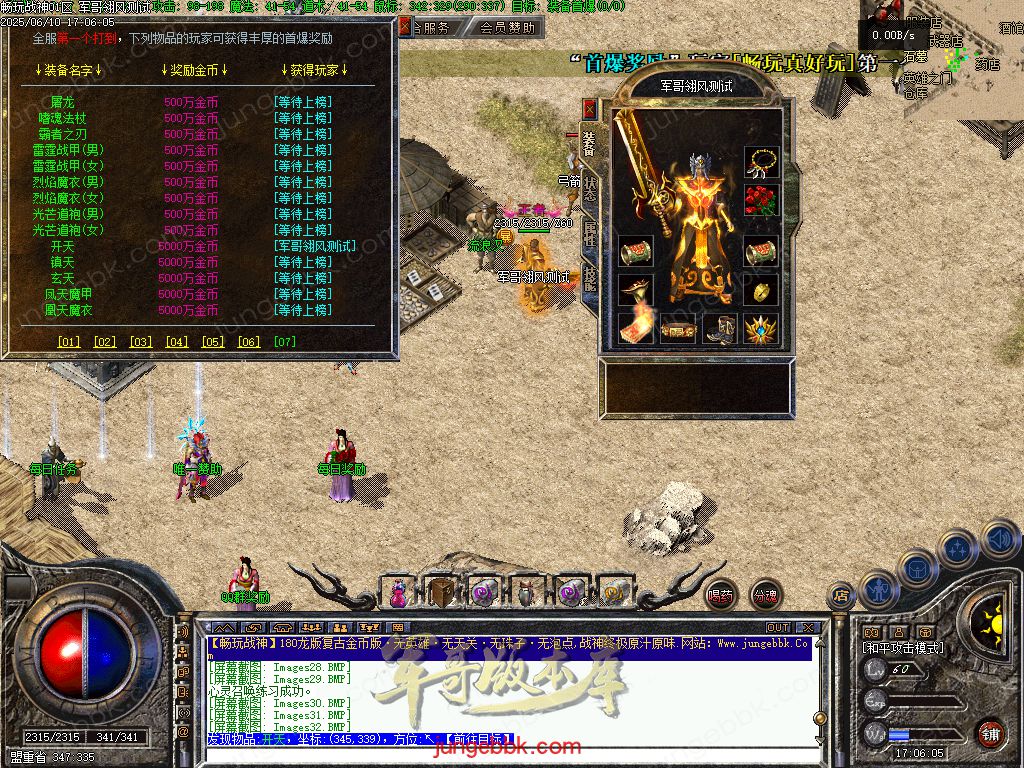Follow the 前往目标 link in chat
1024x768 pixels.
coord(477,739)
